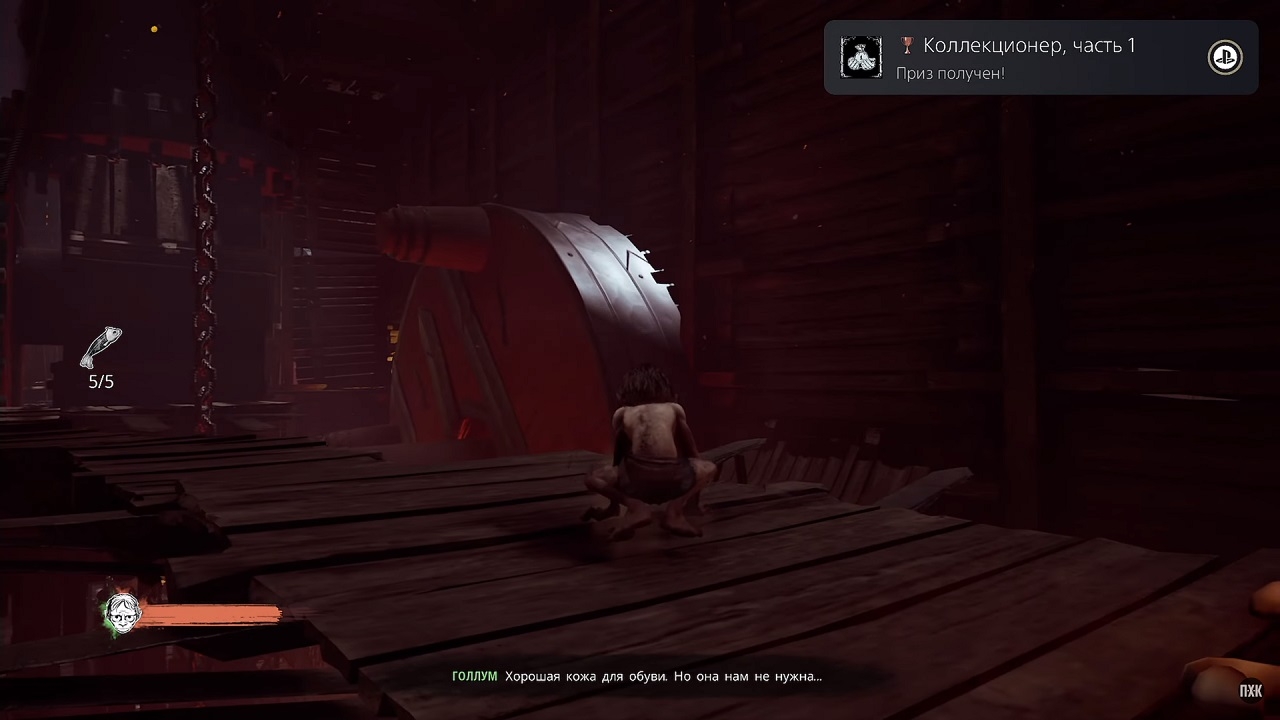Click the Gollum portrait icon
This screenshot has height=720, width=1280.
pos(123,610)
